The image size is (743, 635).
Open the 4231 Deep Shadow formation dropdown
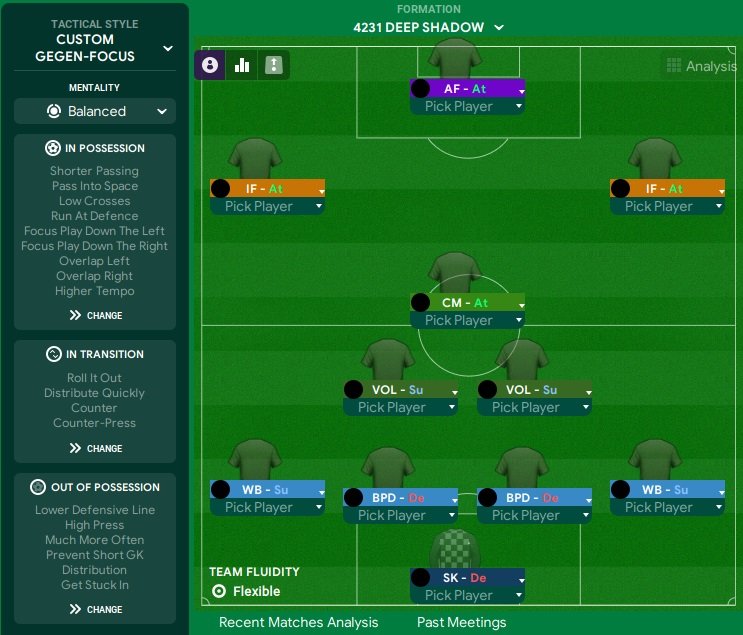[428, 28]
